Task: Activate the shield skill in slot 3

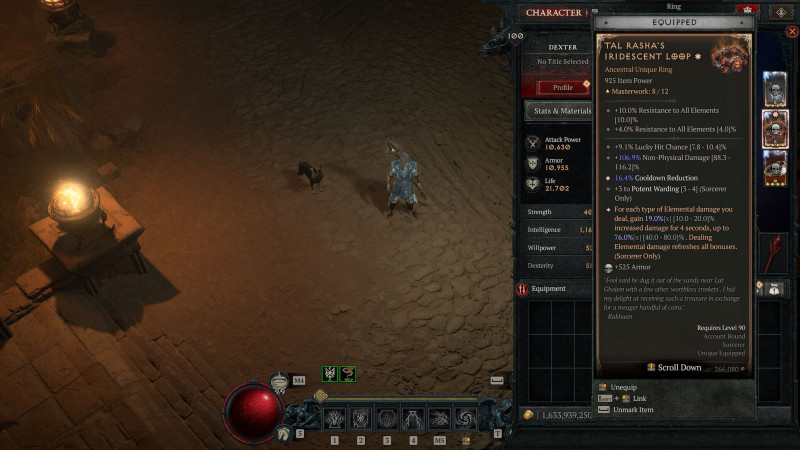Action: click(x=386, y=418)
